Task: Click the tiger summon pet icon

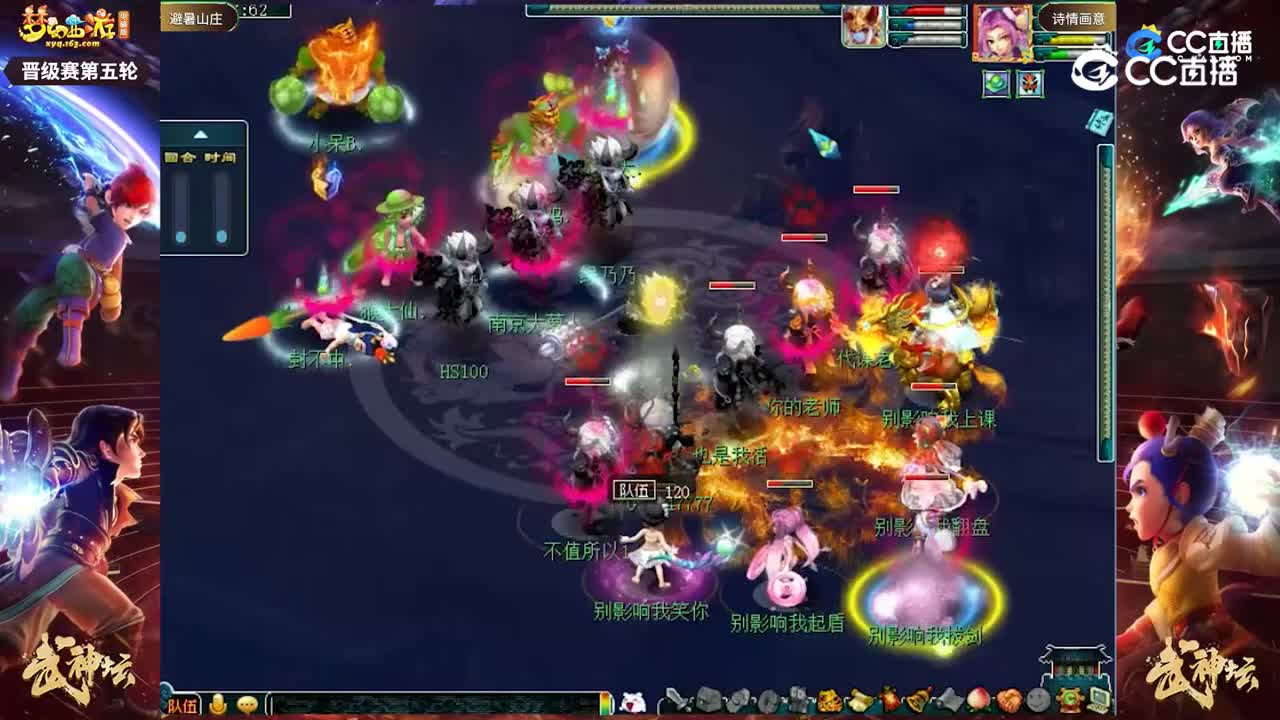Action: (x=826, y=699)
